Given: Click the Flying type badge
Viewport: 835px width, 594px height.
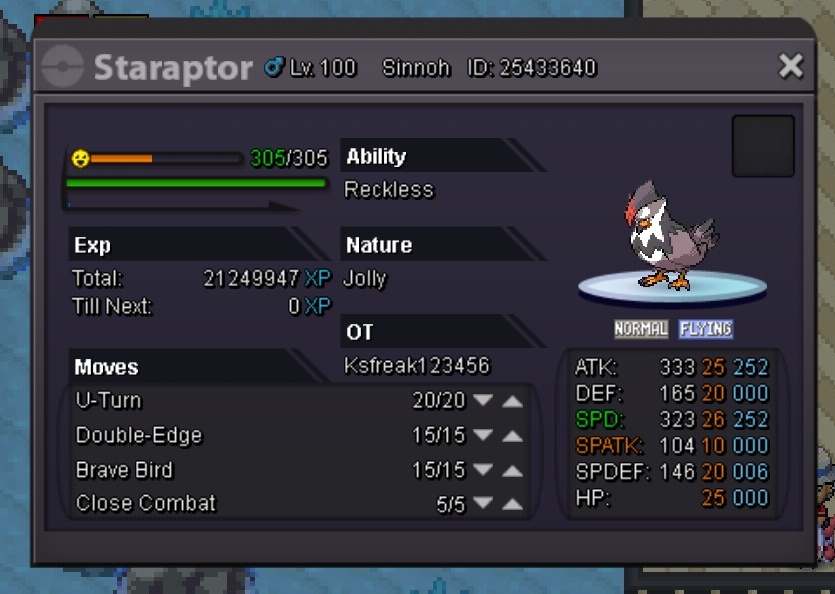Looking at the screenshot, I should click(x=706, y=329).
